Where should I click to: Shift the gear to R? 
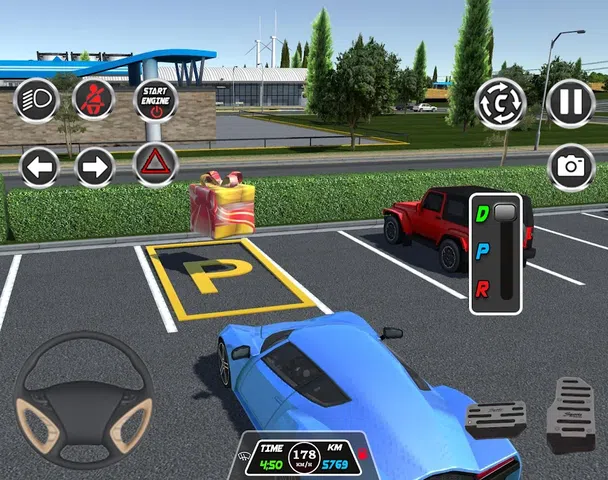(483, 290)
